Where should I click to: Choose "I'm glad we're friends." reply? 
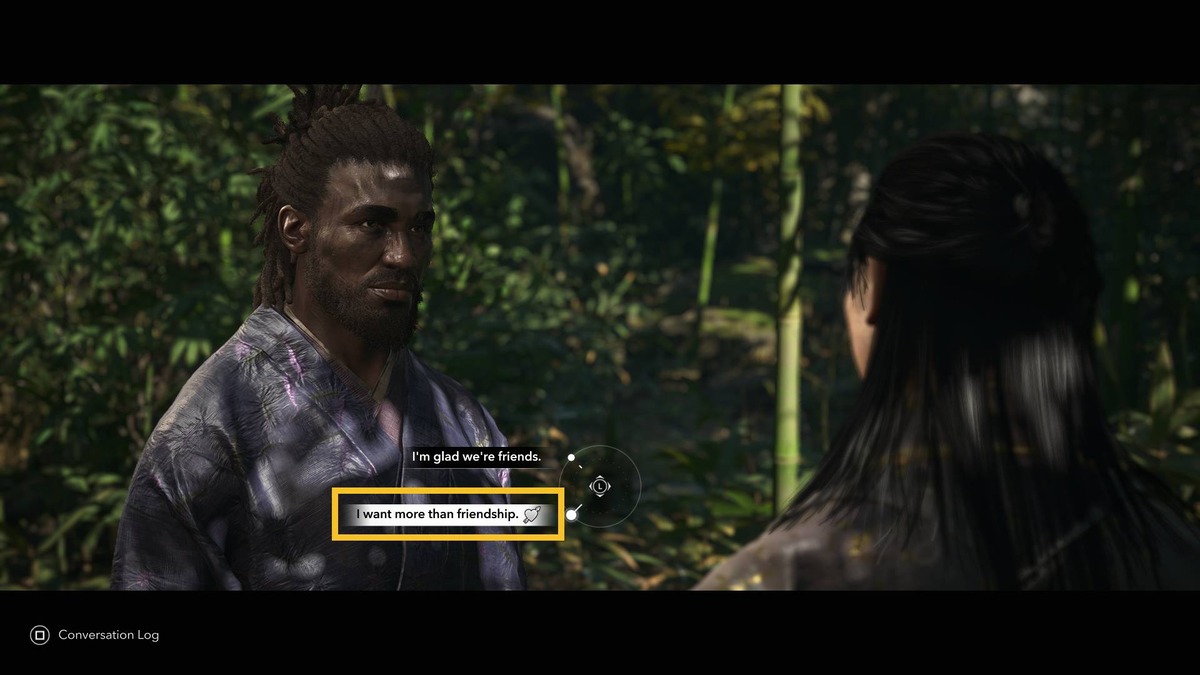point(477,457)
